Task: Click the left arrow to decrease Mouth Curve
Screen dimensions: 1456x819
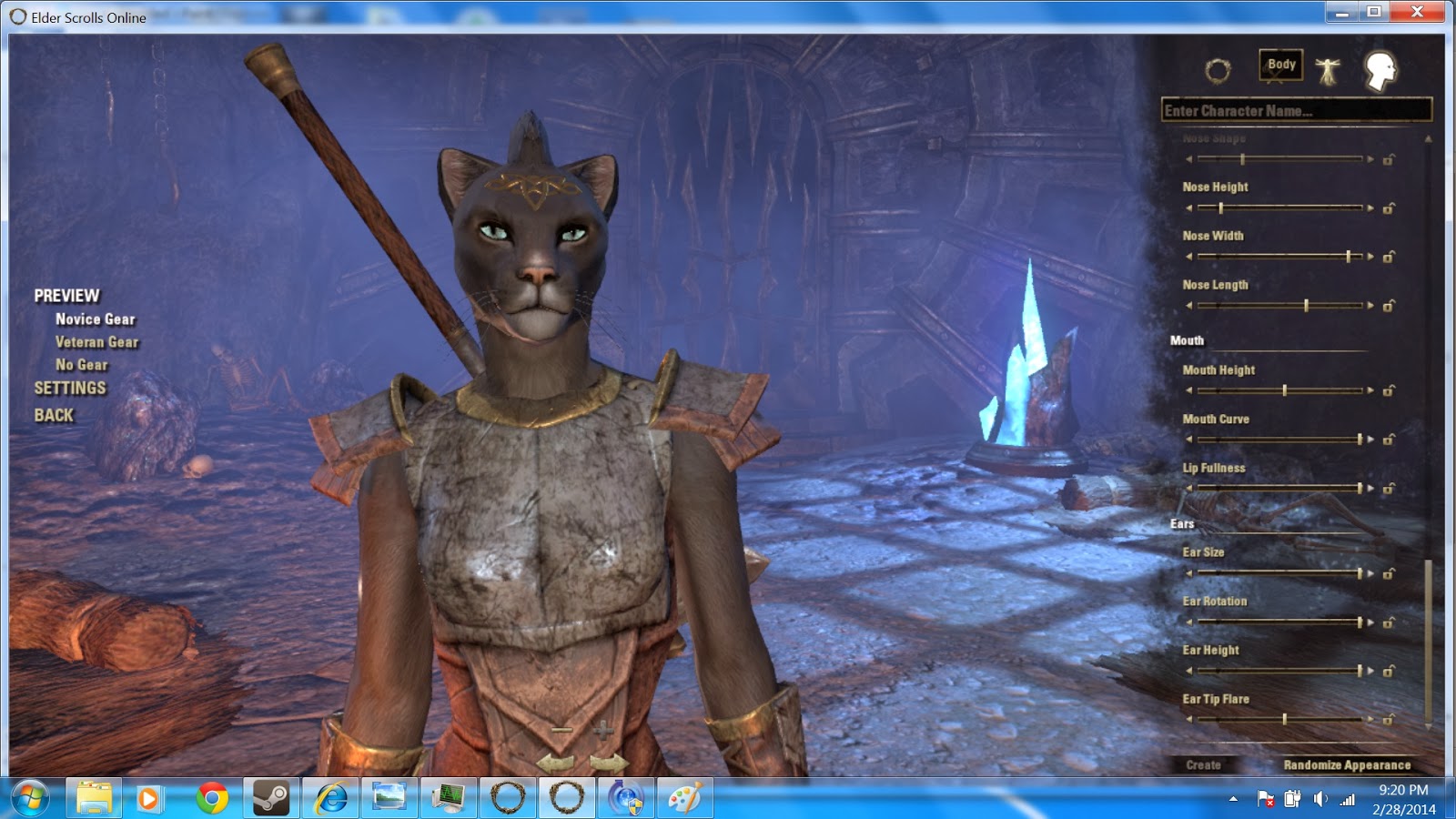Action: click(1190, 439)
